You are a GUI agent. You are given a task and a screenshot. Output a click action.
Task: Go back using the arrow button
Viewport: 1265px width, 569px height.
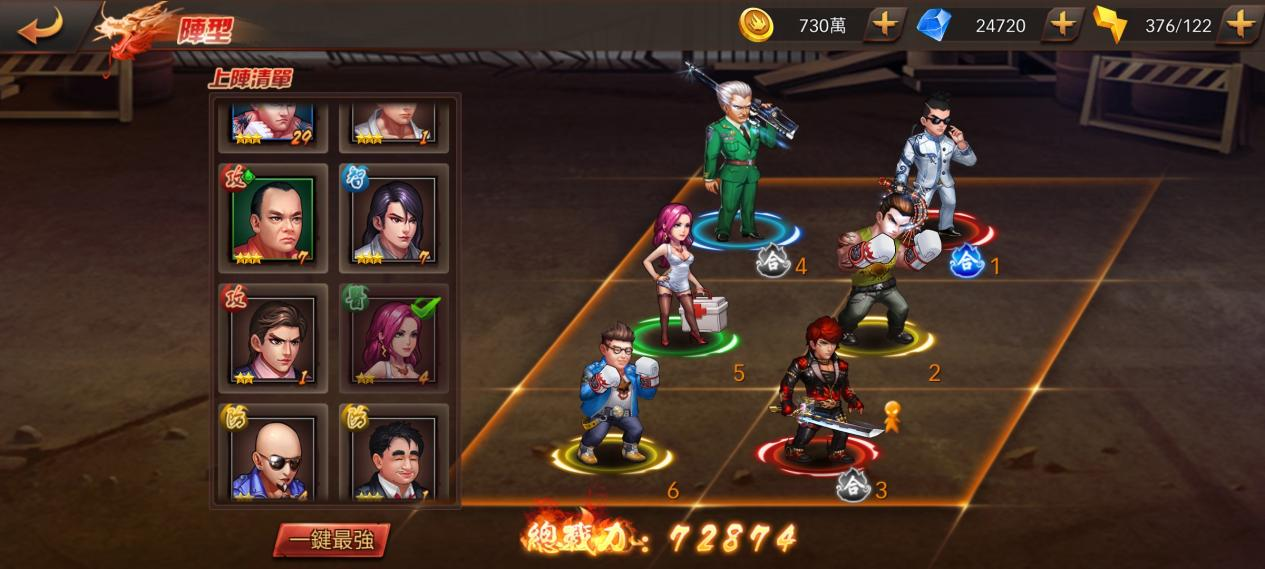pos(40,25)
